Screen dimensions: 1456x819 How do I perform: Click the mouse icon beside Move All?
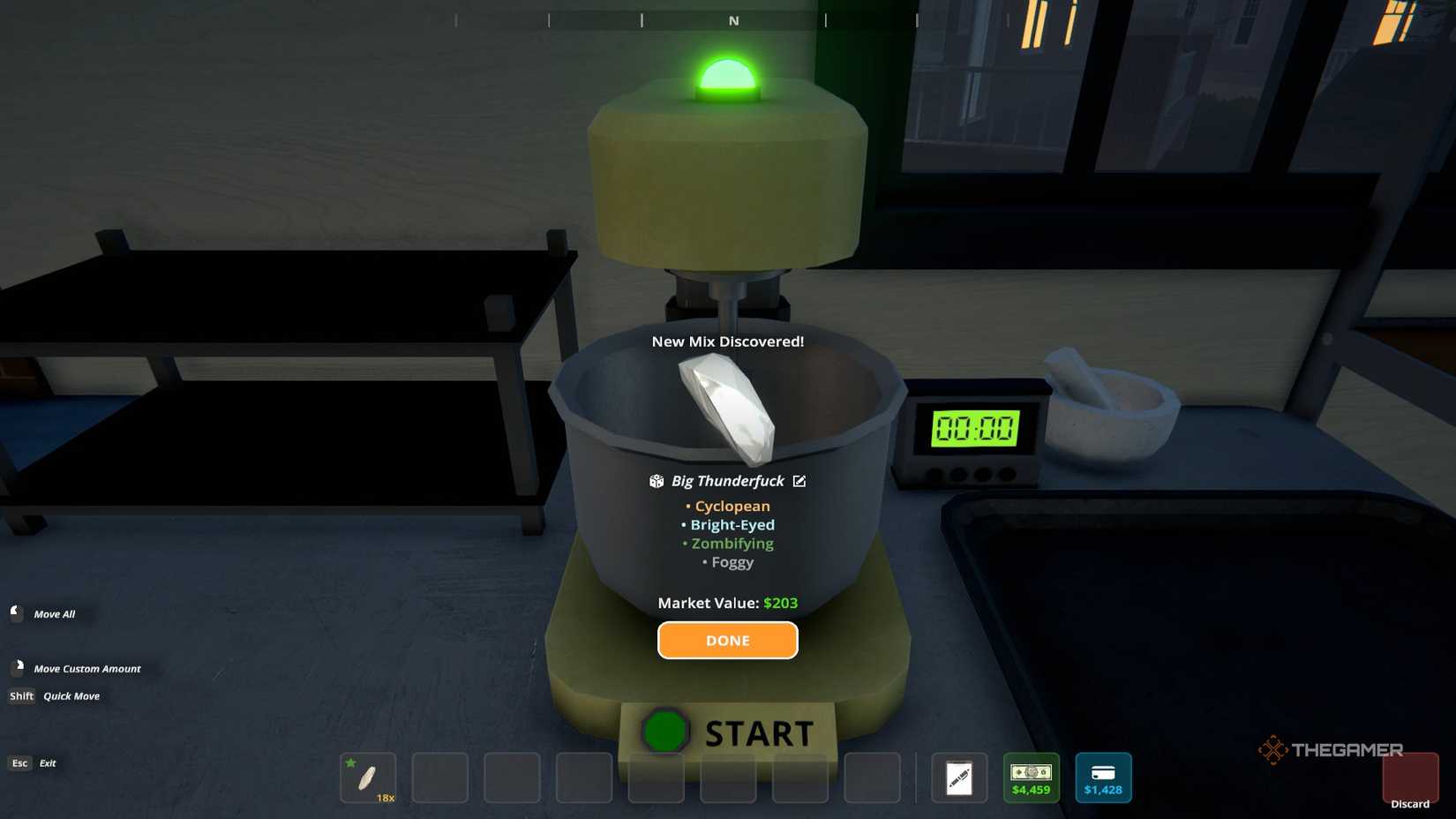tap(15, 612)
